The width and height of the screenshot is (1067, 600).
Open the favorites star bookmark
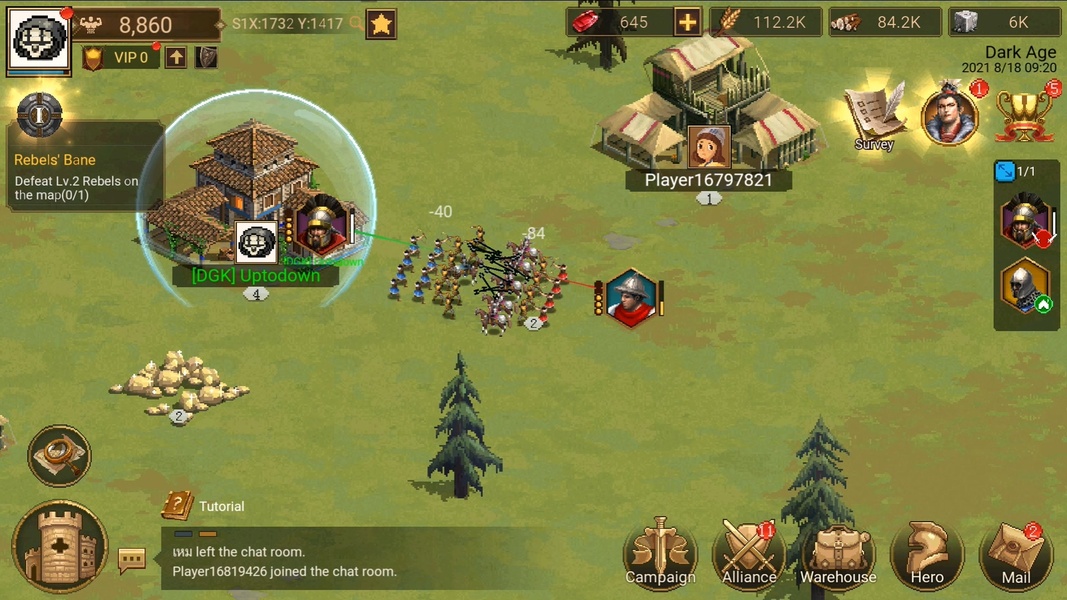coord(381,24)
